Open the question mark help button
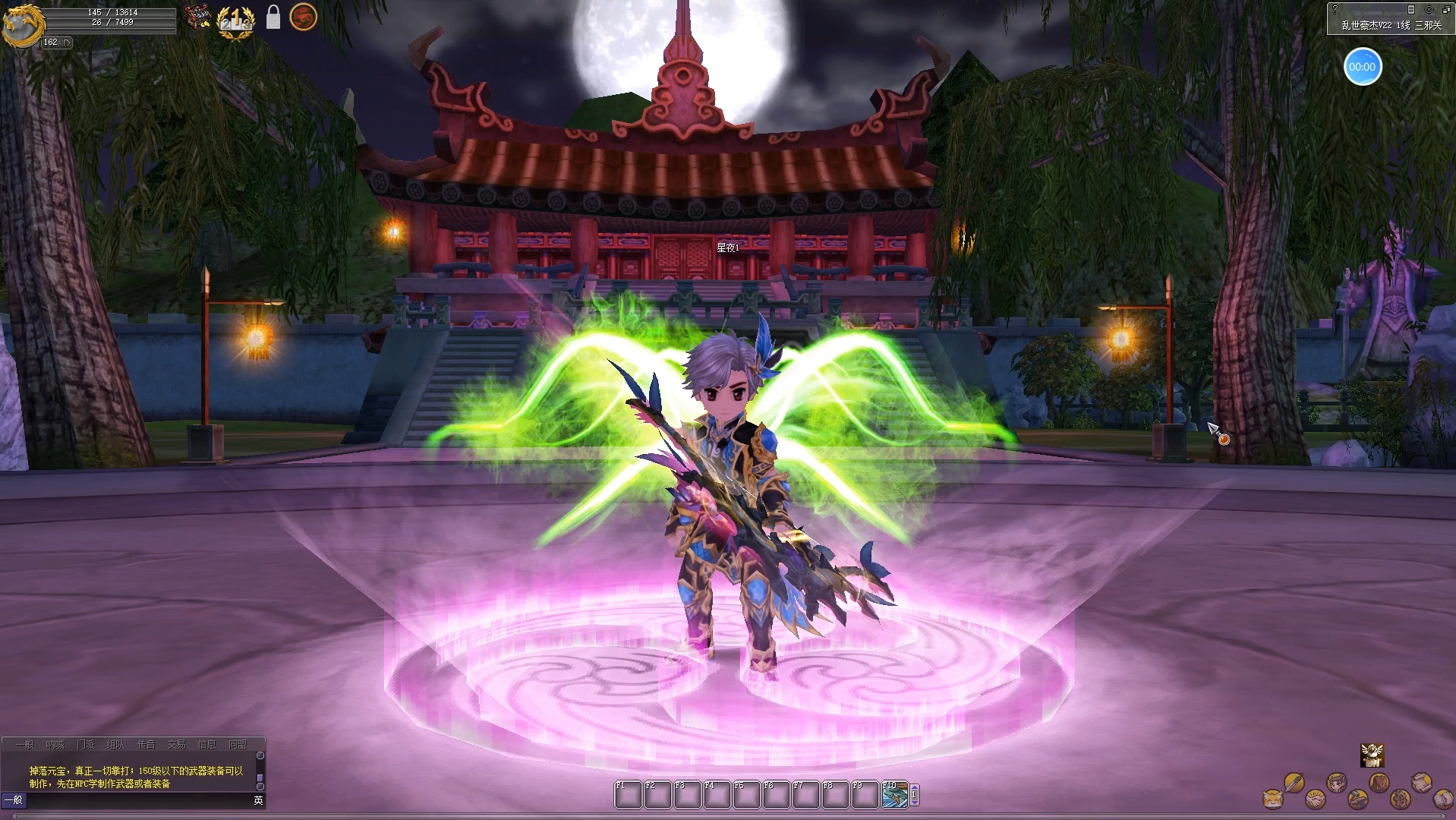The image size is (1456, 820). pyautogui.click(x=1335, y=10)
